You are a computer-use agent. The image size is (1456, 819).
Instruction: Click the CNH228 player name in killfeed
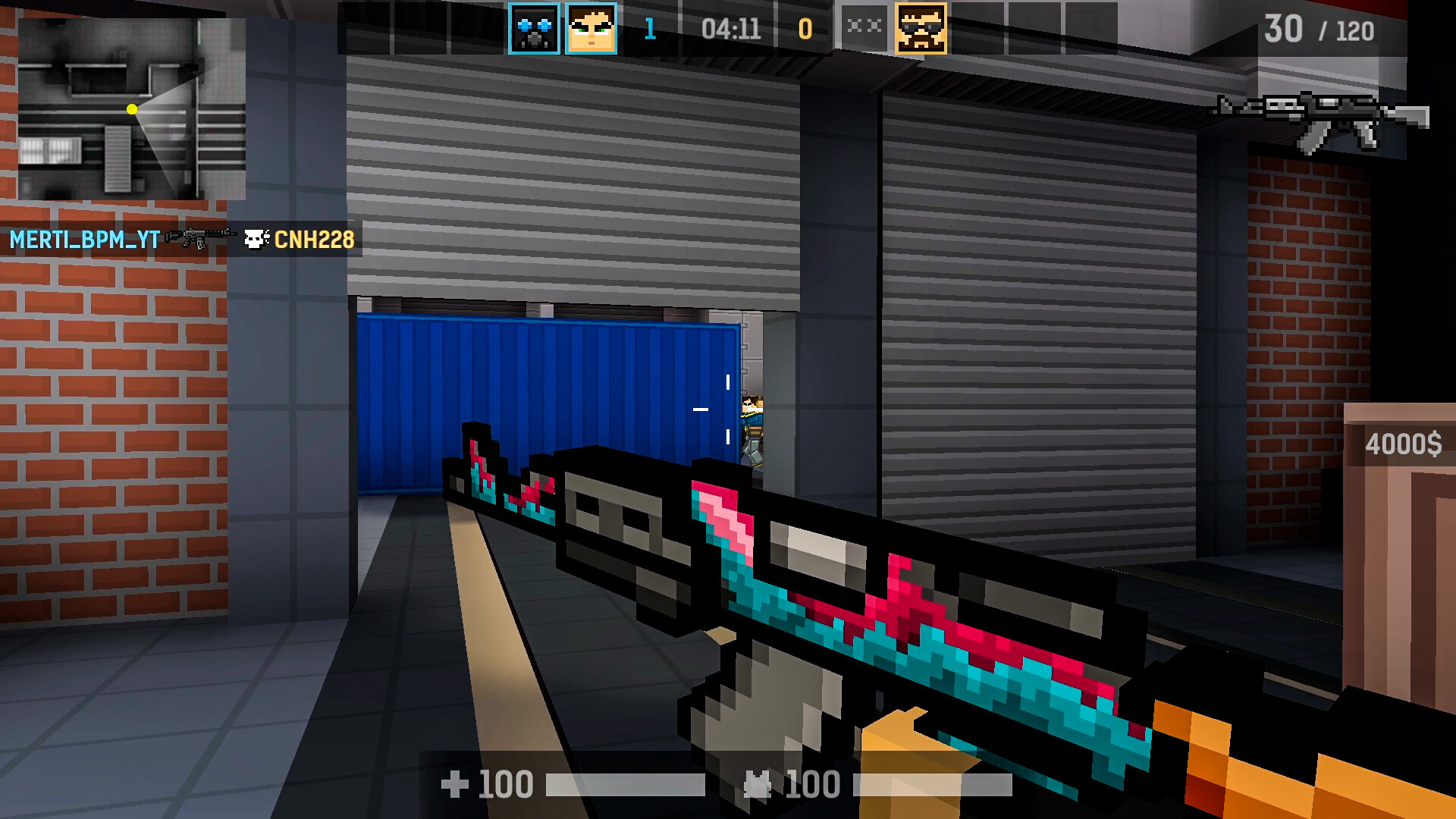[x=315, y=239]
